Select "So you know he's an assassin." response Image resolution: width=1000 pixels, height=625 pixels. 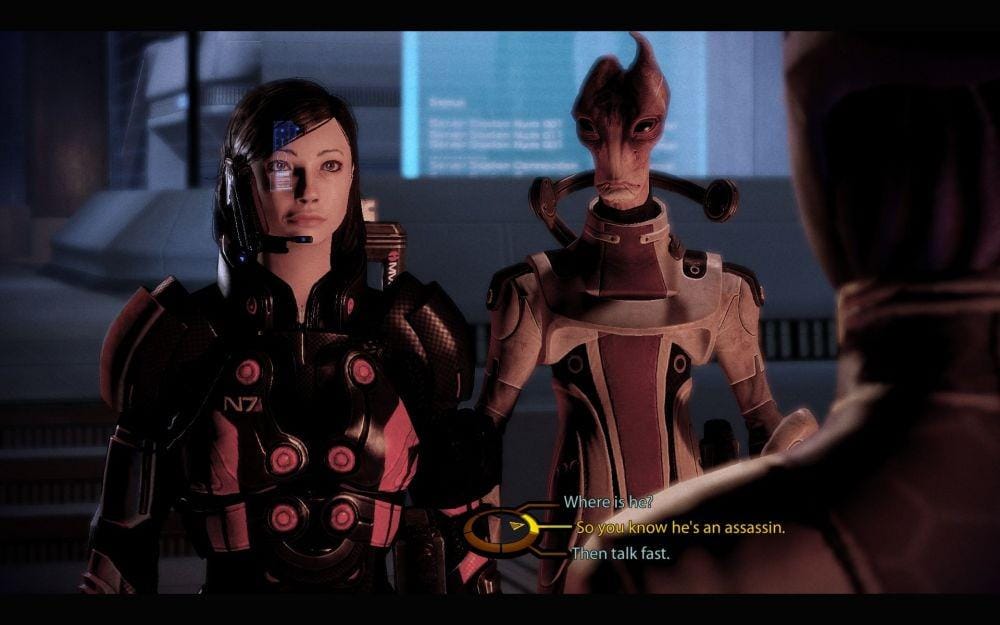[680, 527]
